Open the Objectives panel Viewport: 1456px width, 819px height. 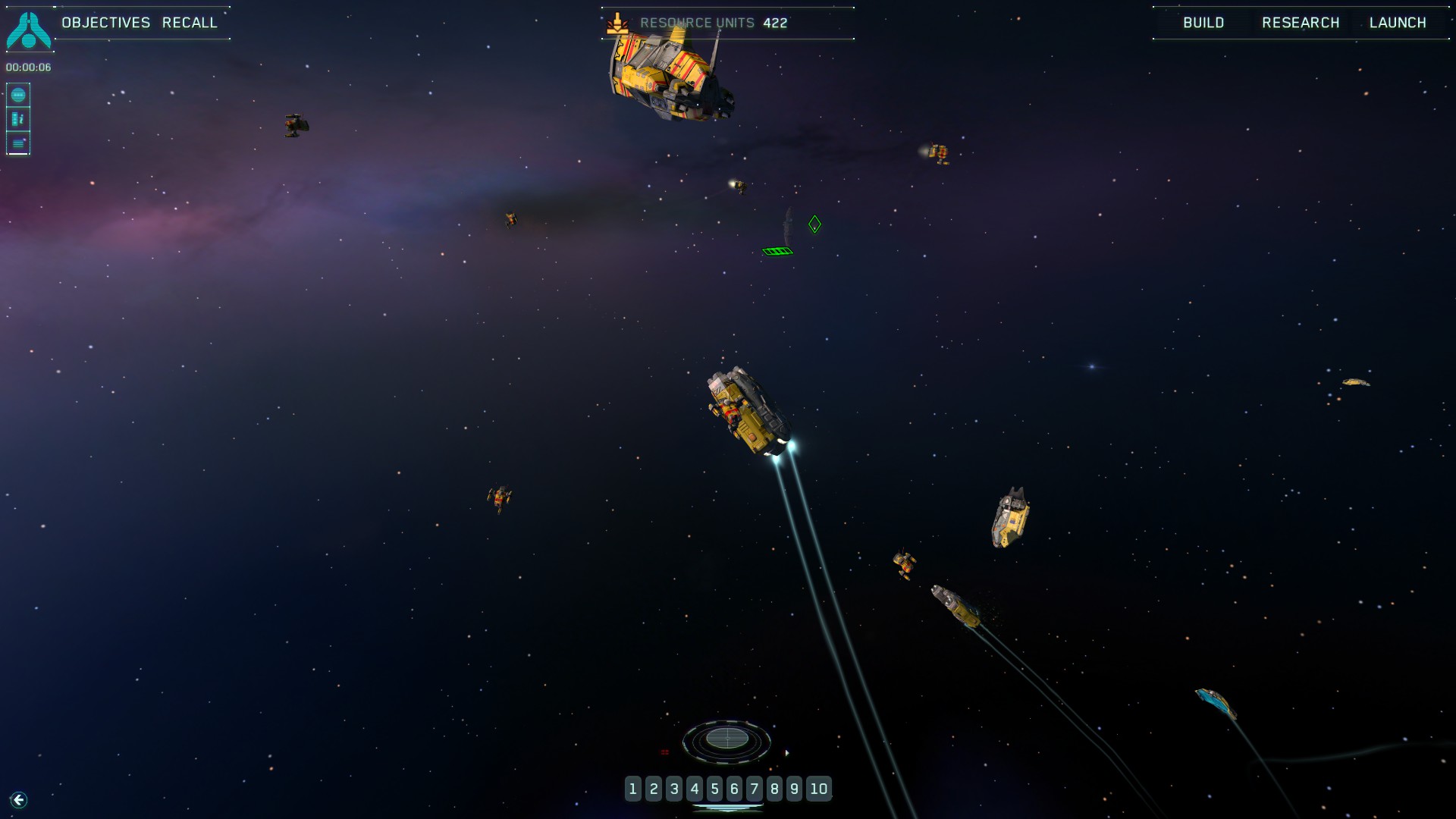[106, 23]
